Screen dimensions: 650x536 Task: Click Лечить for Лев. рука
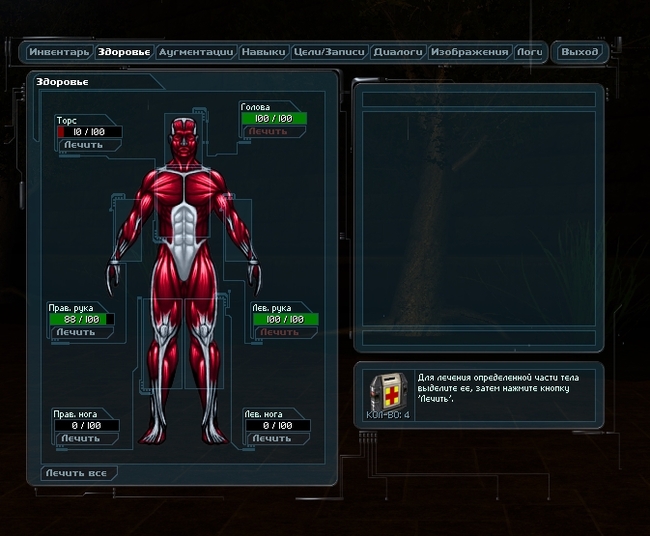click(280, 332)
